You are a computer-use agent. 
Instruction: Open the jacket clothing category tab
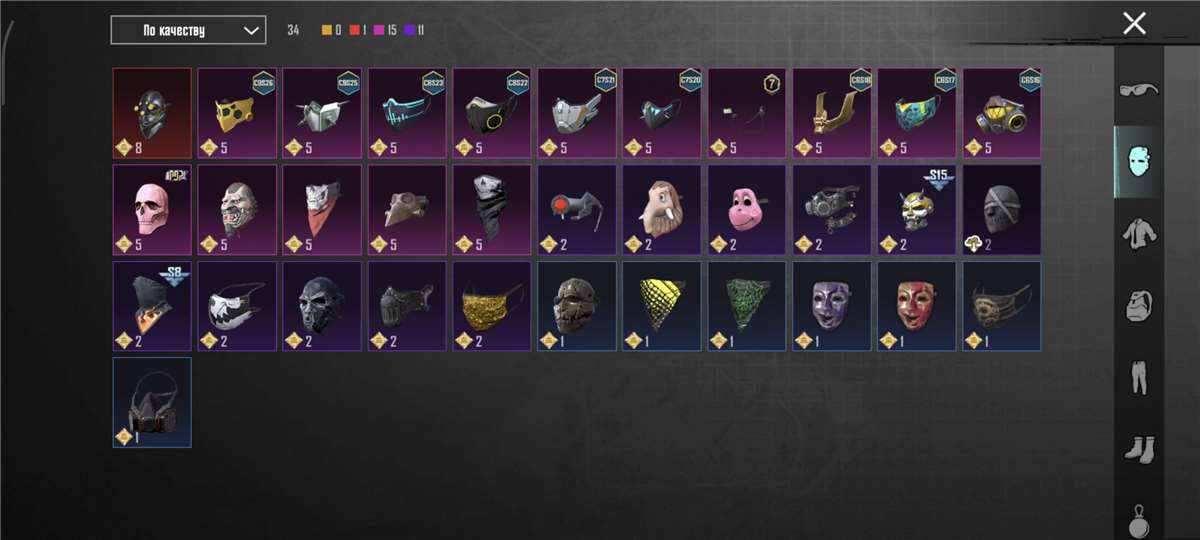[x=1138, y=233]
